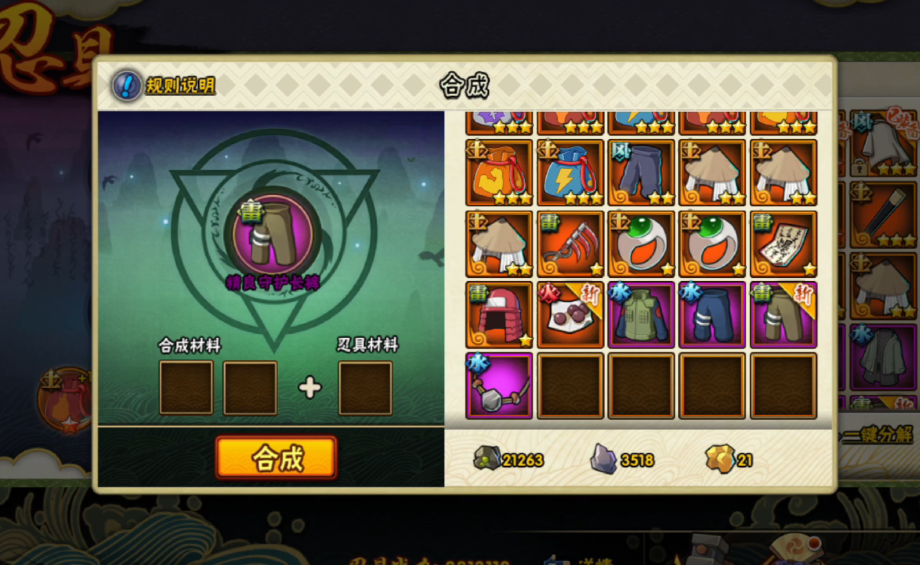Choose the wind-element dark blue pants
The height and width of the screenshot is (565, 920).
[x=641, y=173]
